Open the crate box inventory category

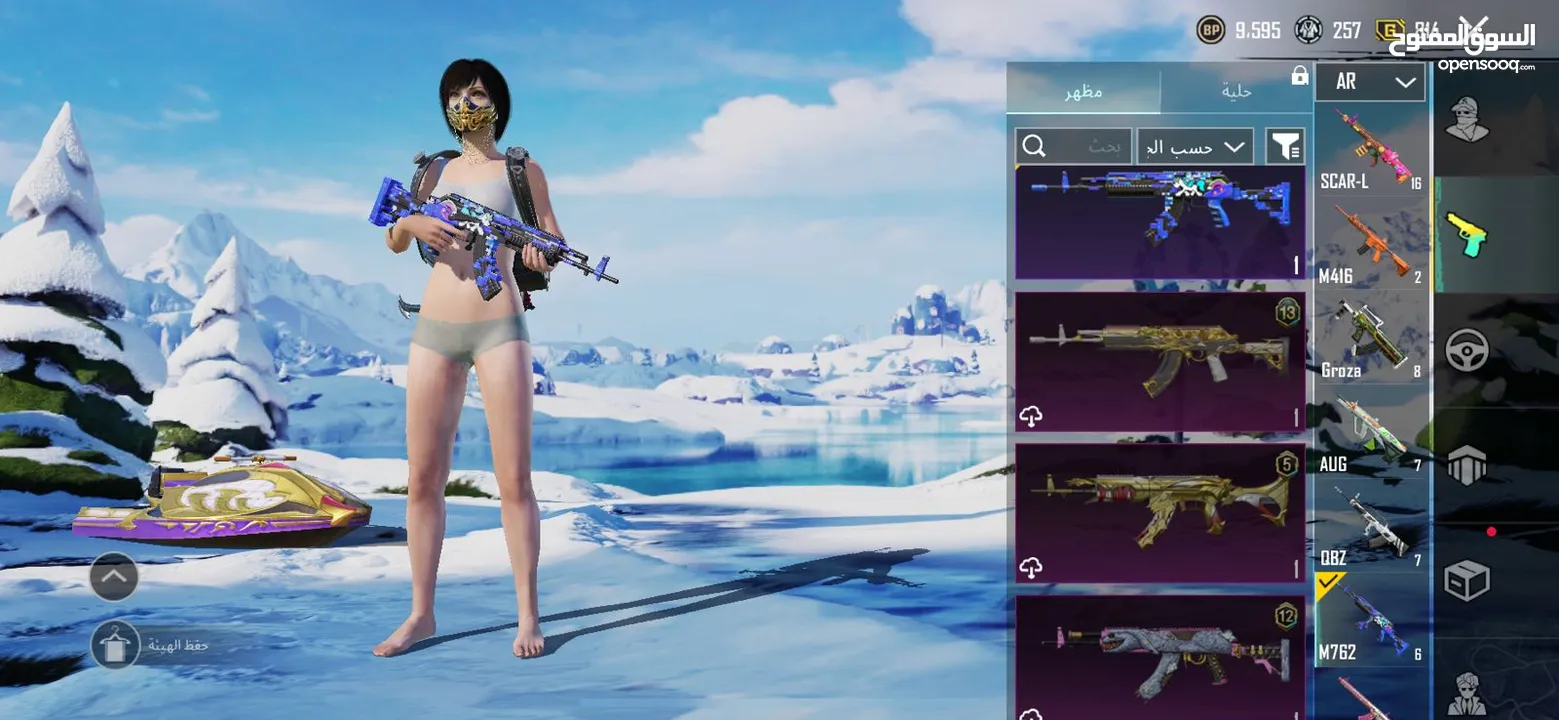tap(1467, 580)
